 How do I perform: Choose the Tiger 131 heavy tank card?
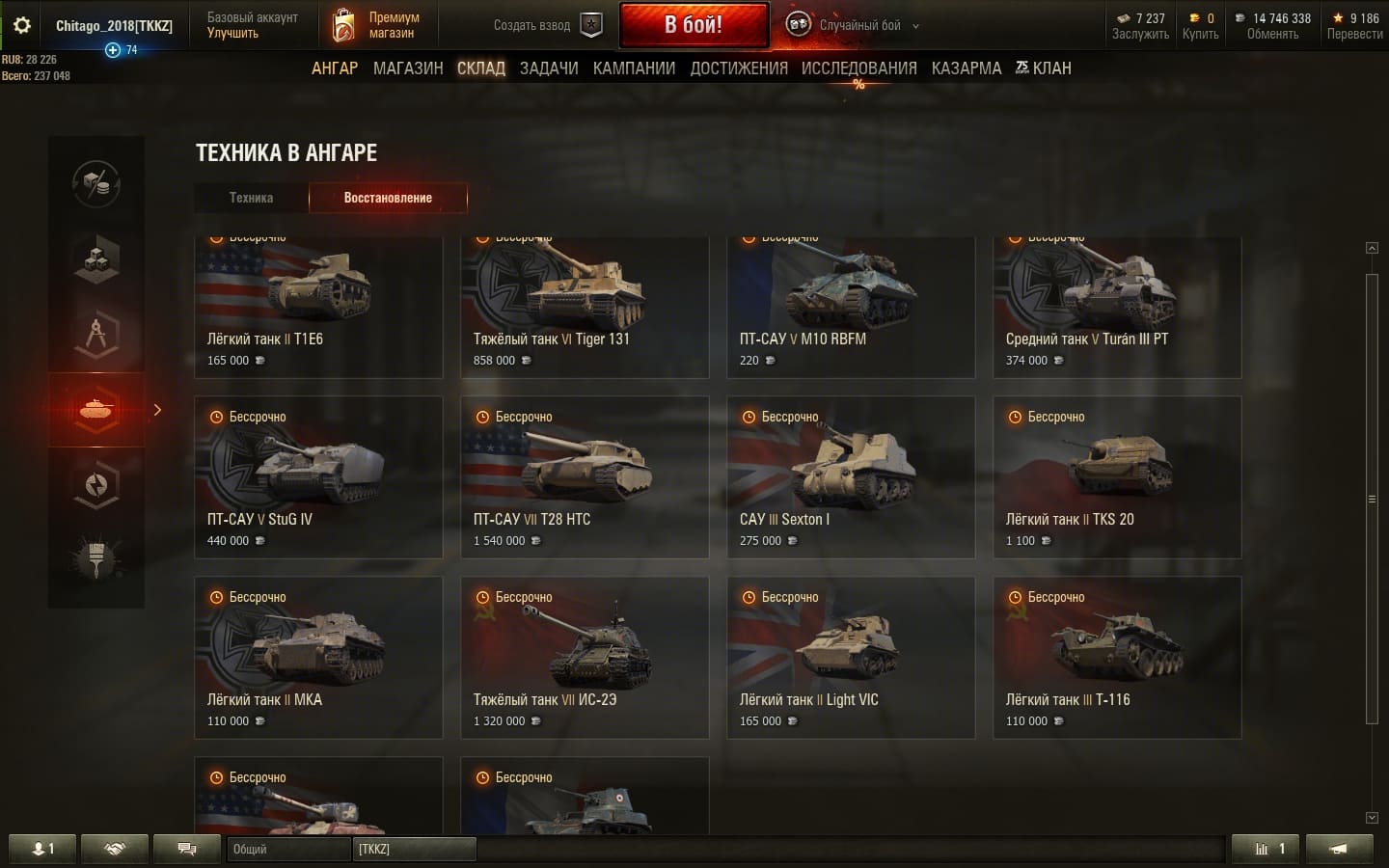(x=585, y=309)
